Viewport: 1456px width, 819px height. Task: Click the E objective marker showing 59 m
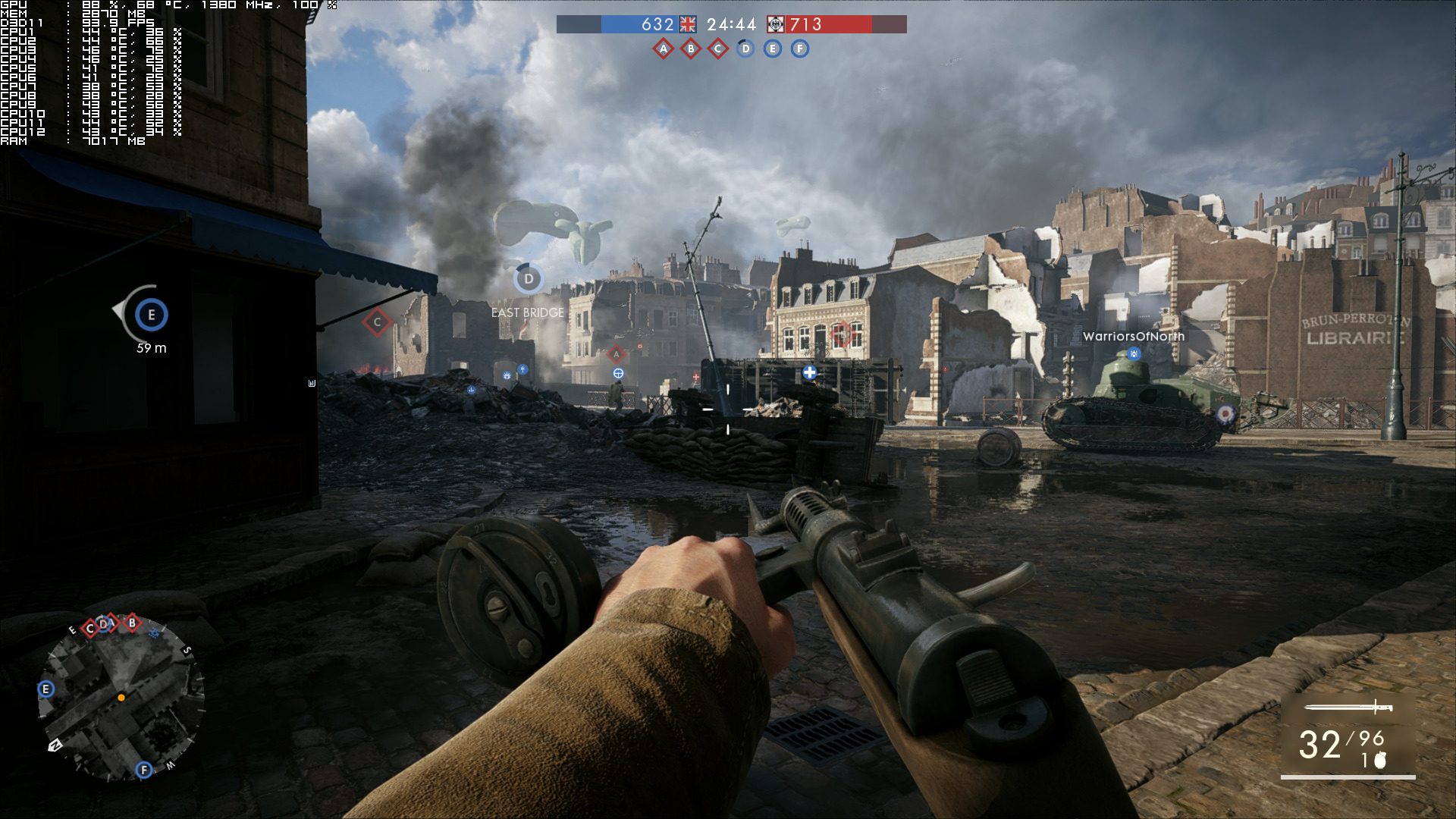pos(151,315)
